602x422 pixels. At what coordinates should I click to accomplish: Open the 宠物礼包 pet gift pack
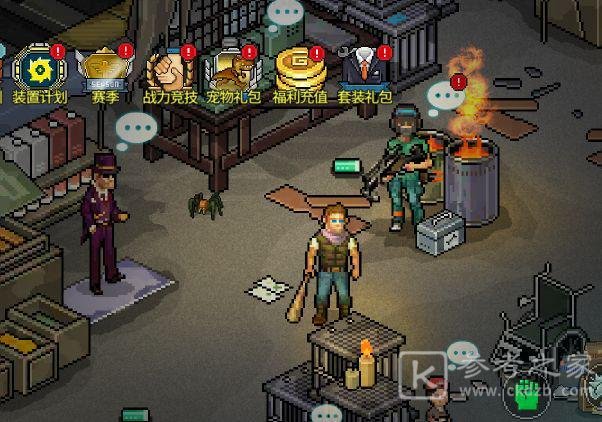coord(232,68)
